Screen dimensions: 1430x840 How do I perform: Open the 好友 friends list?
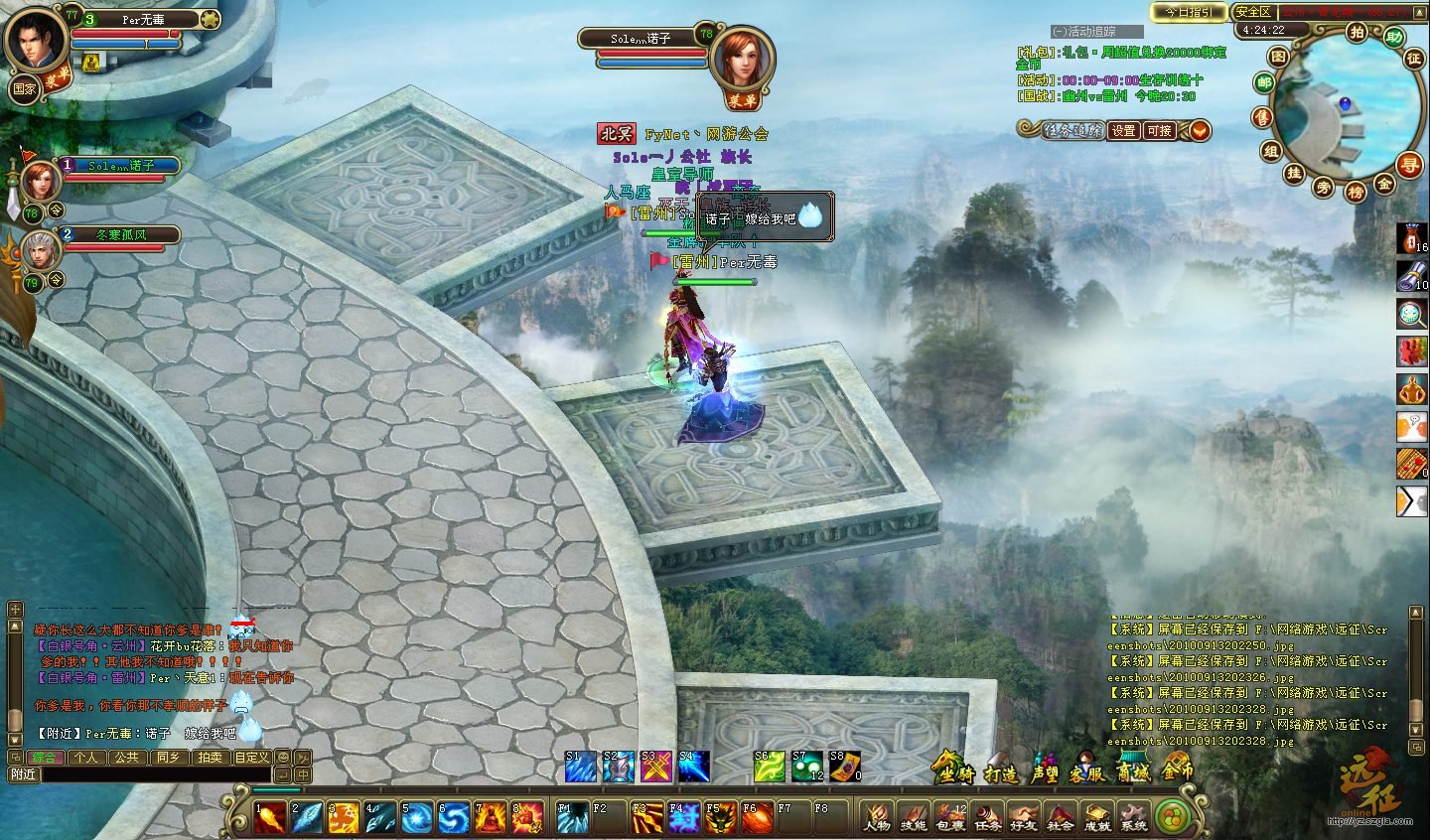point(1023,816)
